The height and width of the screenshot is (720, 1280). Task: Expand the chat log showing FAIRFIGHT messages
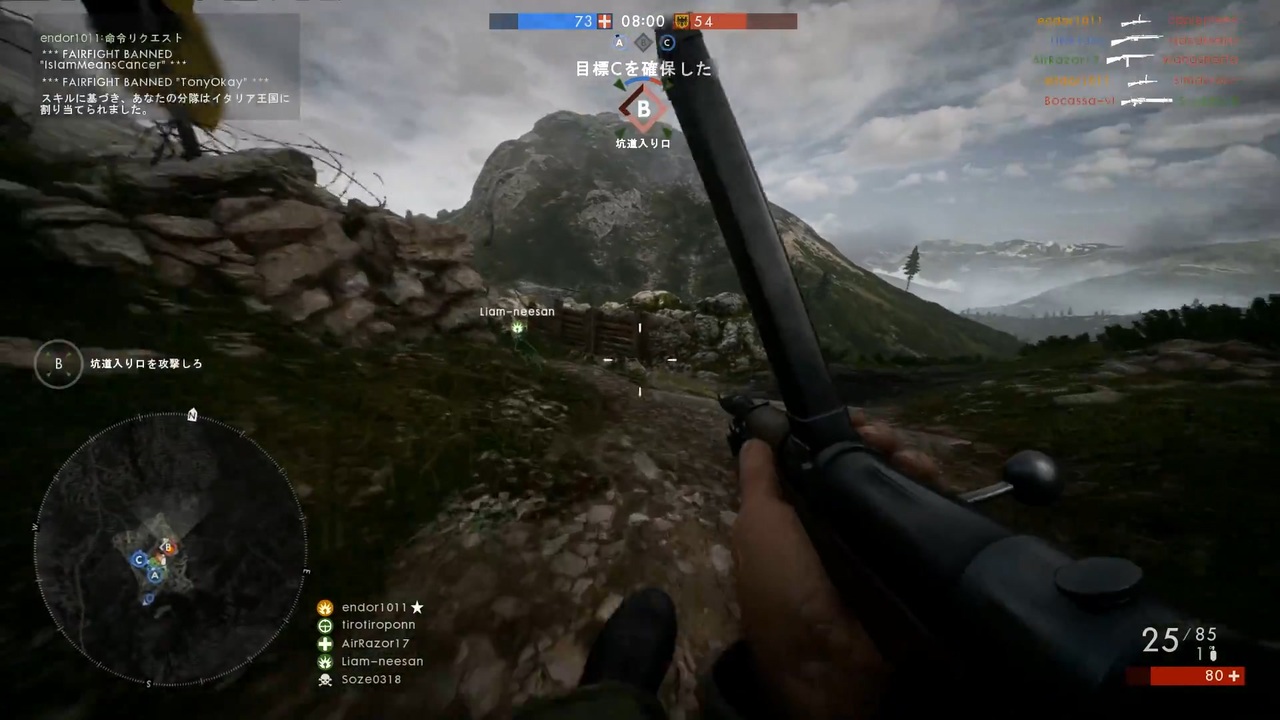tap(160, 70)
